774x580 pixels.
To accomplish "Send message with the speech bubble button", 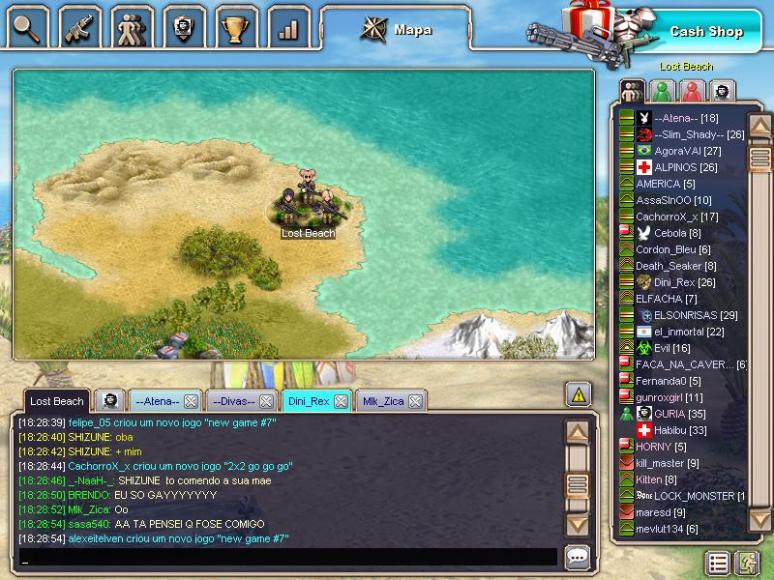I will (577, 557).
